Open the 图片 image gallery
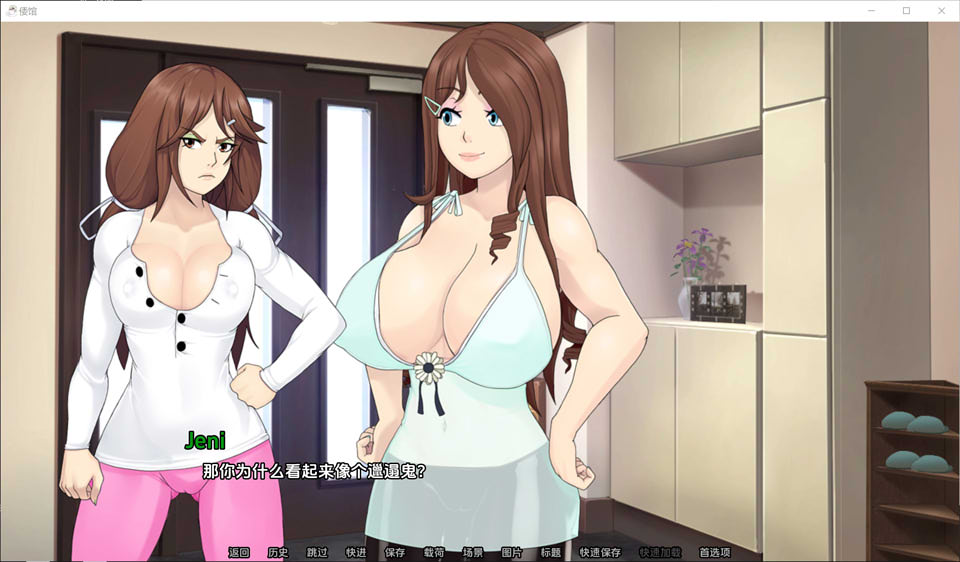 click(x=512, y=552)
